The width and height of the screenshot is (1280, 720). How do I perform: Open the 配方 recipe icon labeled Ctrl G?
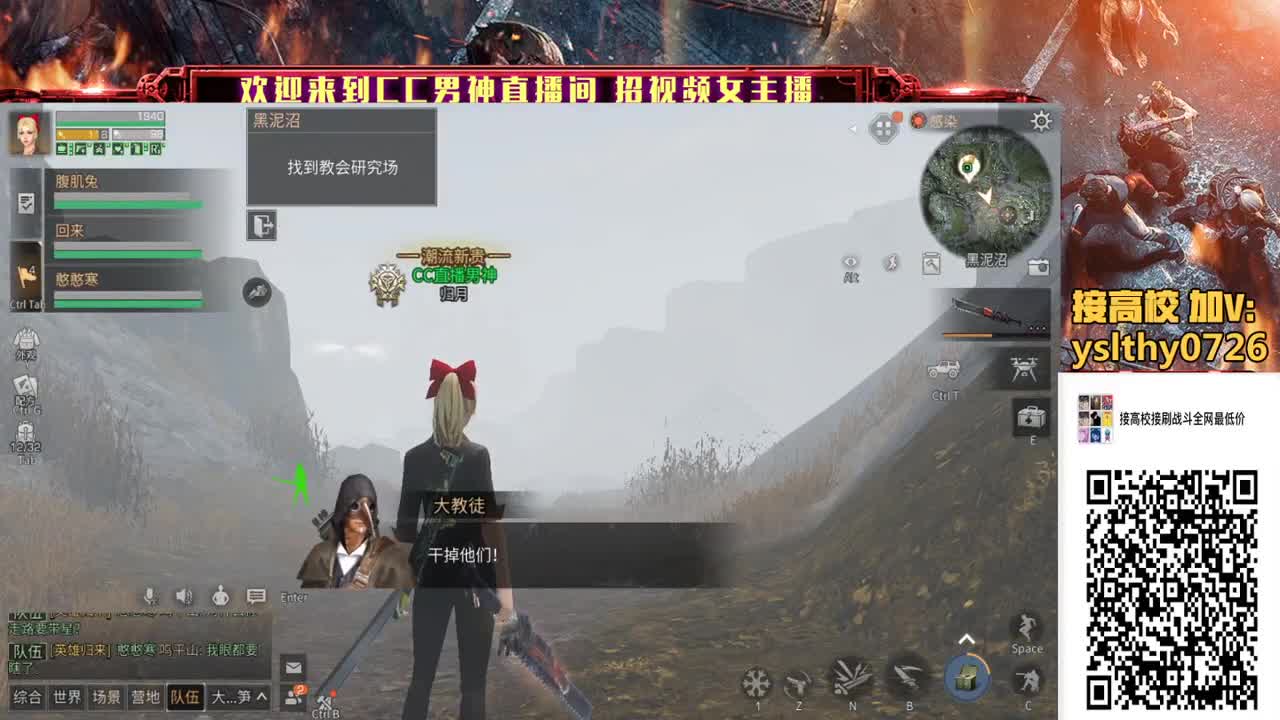[26, 385]
